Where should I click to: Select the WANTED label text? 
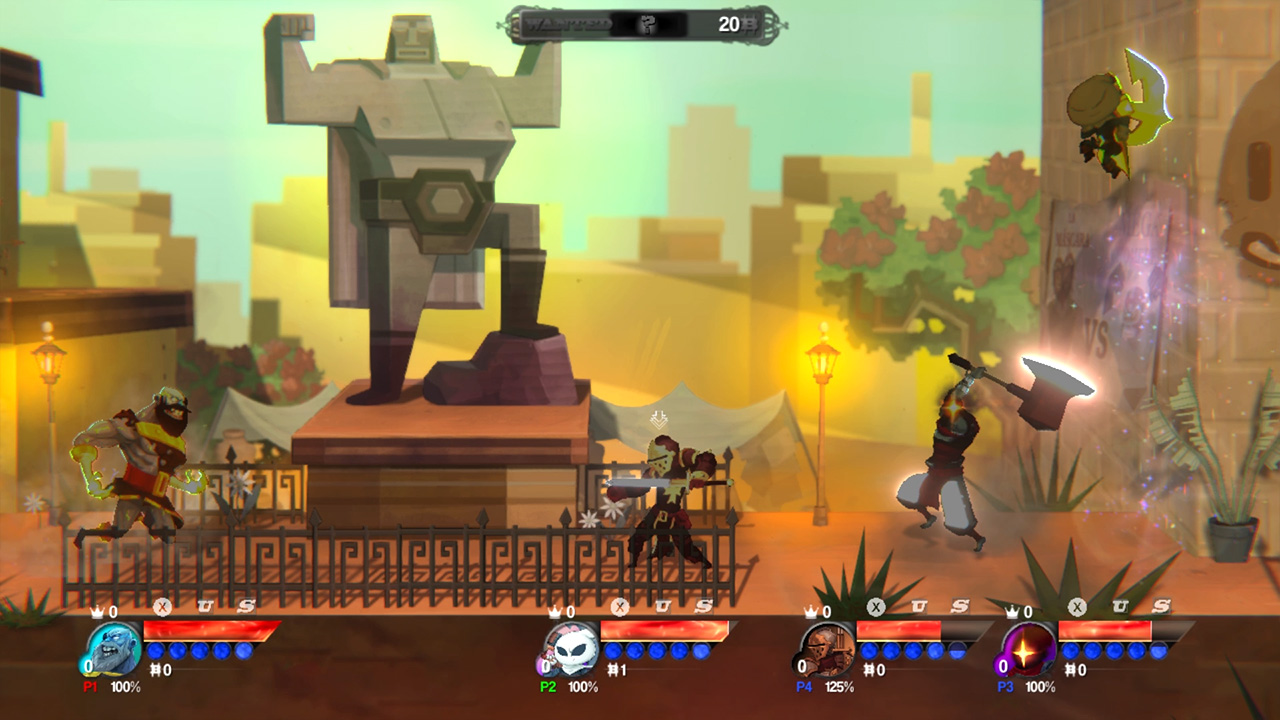[x=568, y=23]
